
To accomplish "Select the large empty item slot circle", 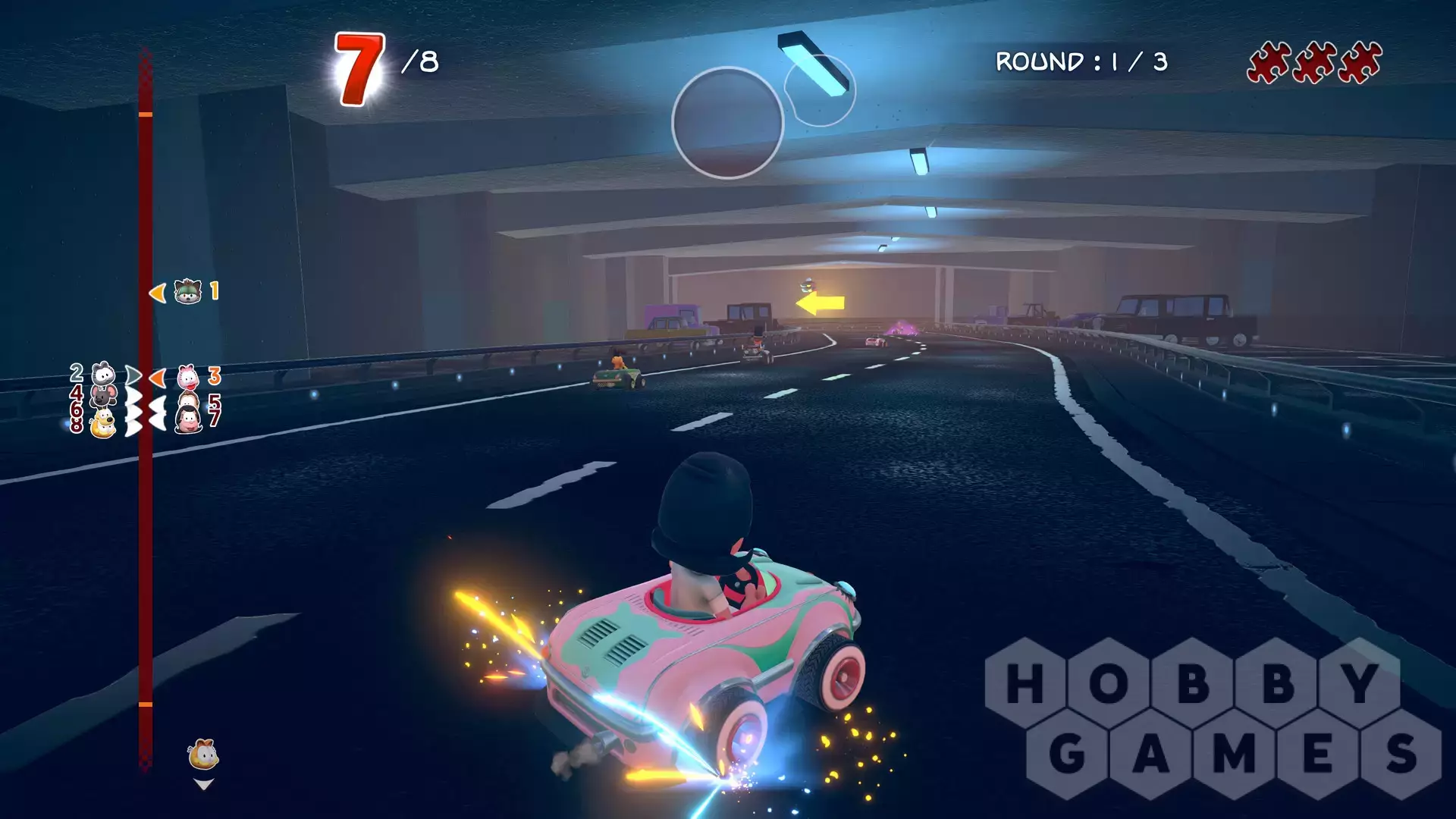I will tap(727, 123).
